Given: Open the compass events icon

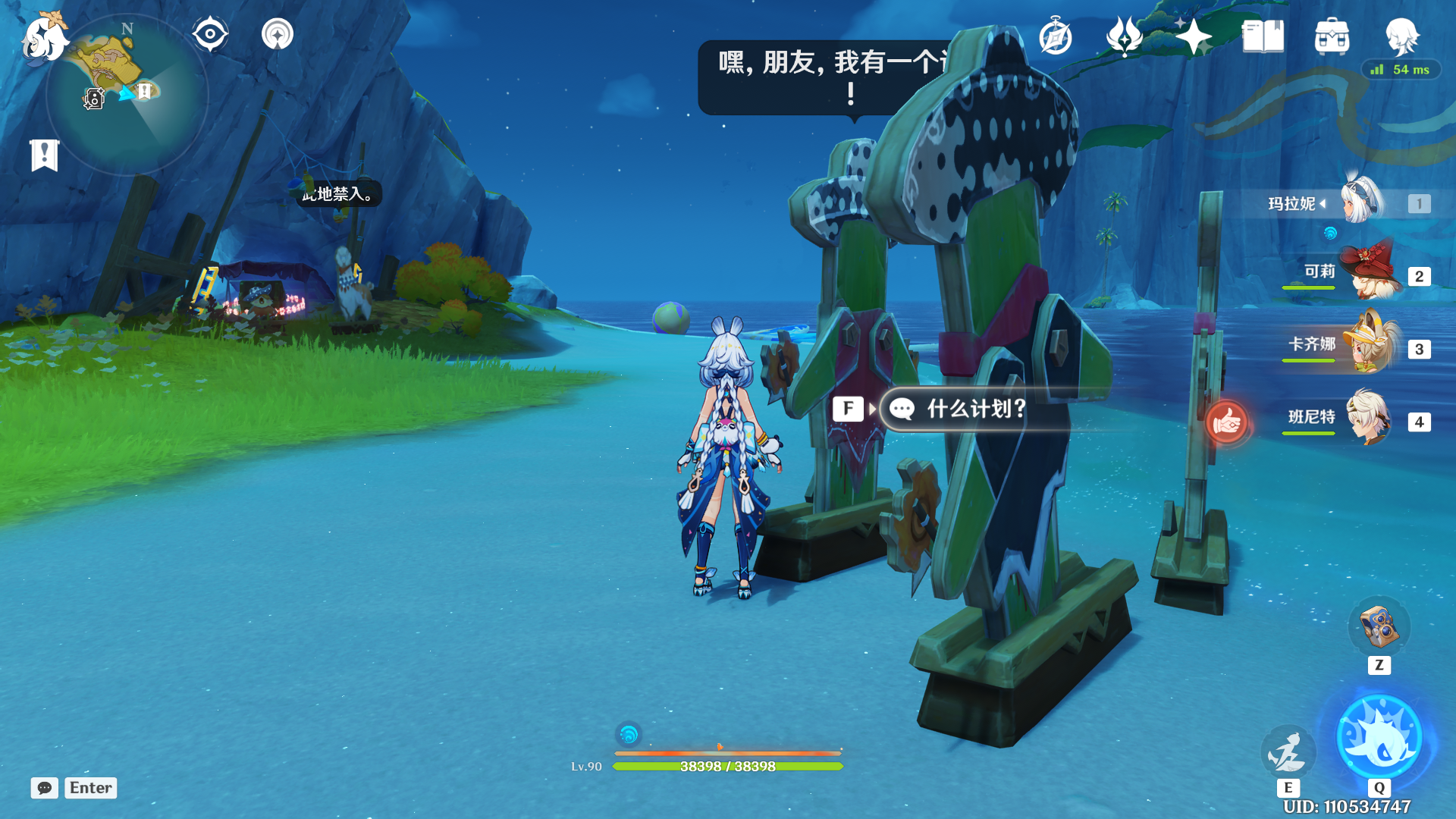Looking at the screenshot, I should tap(1056, 37).
